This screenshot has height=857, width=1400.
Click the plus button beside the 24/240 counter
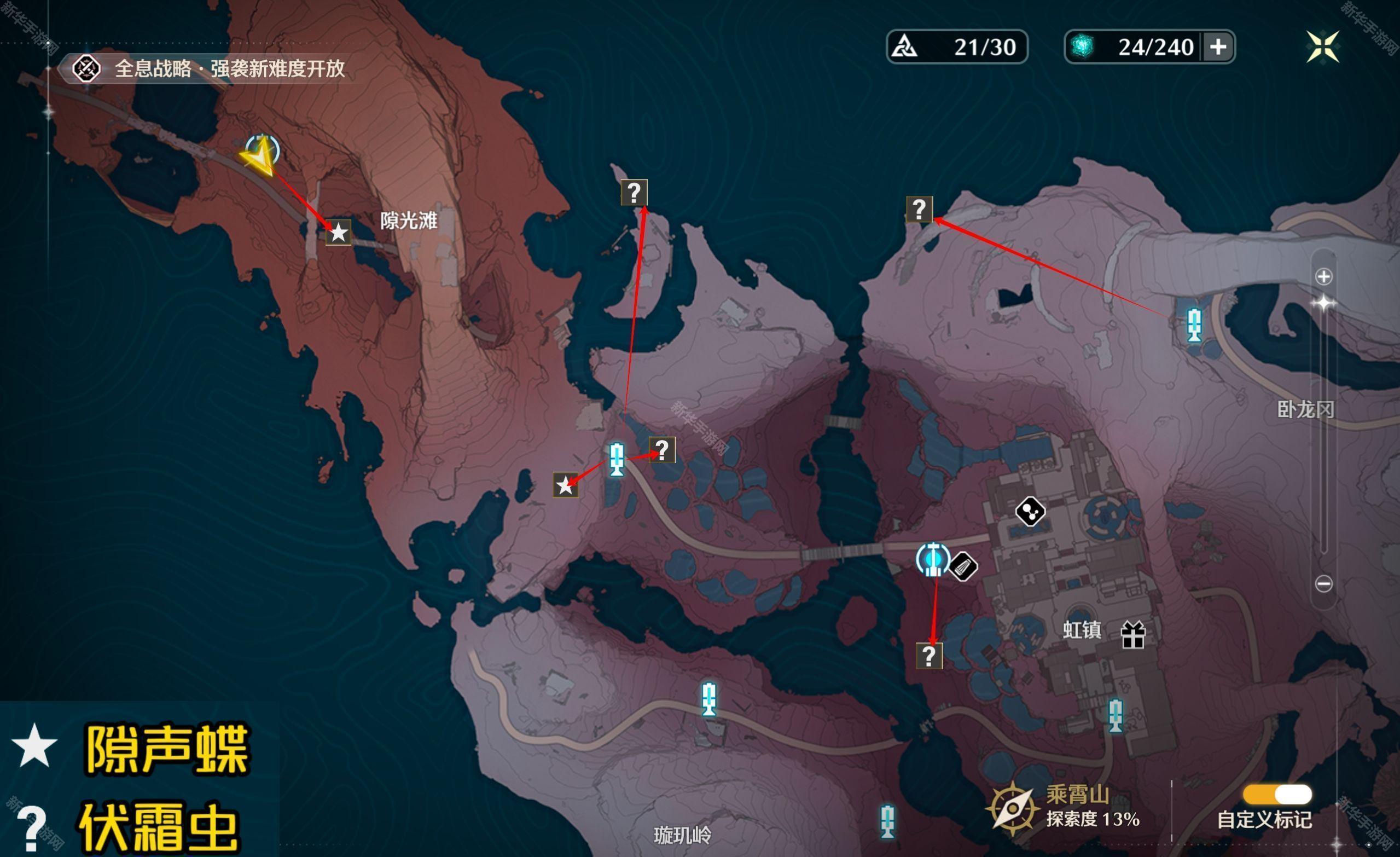(x=1218, y=47)
